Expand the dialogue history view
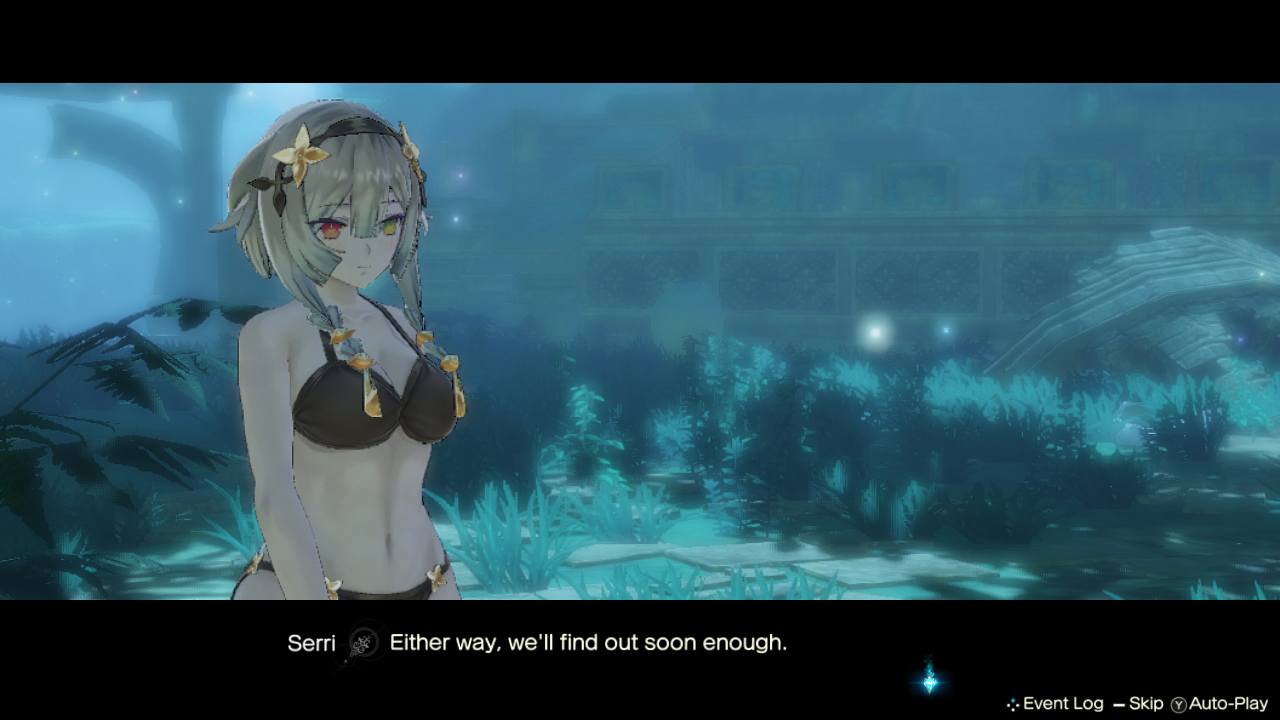1280x720 pixels. [x=1063, y=704]
